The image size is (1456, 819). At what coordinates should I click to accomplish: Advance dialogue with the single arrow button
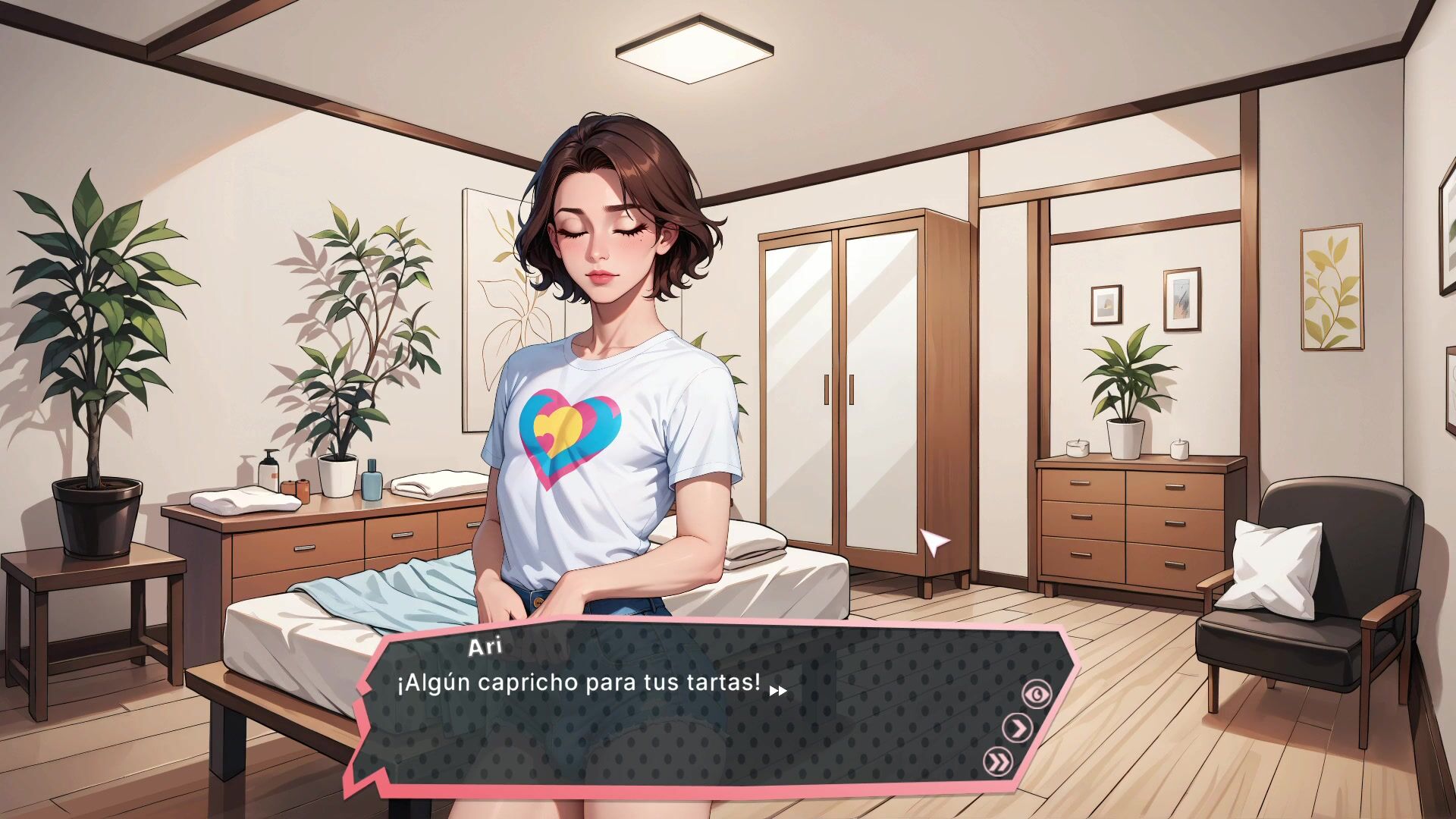pyautogui.click(x=1017, y=728)
